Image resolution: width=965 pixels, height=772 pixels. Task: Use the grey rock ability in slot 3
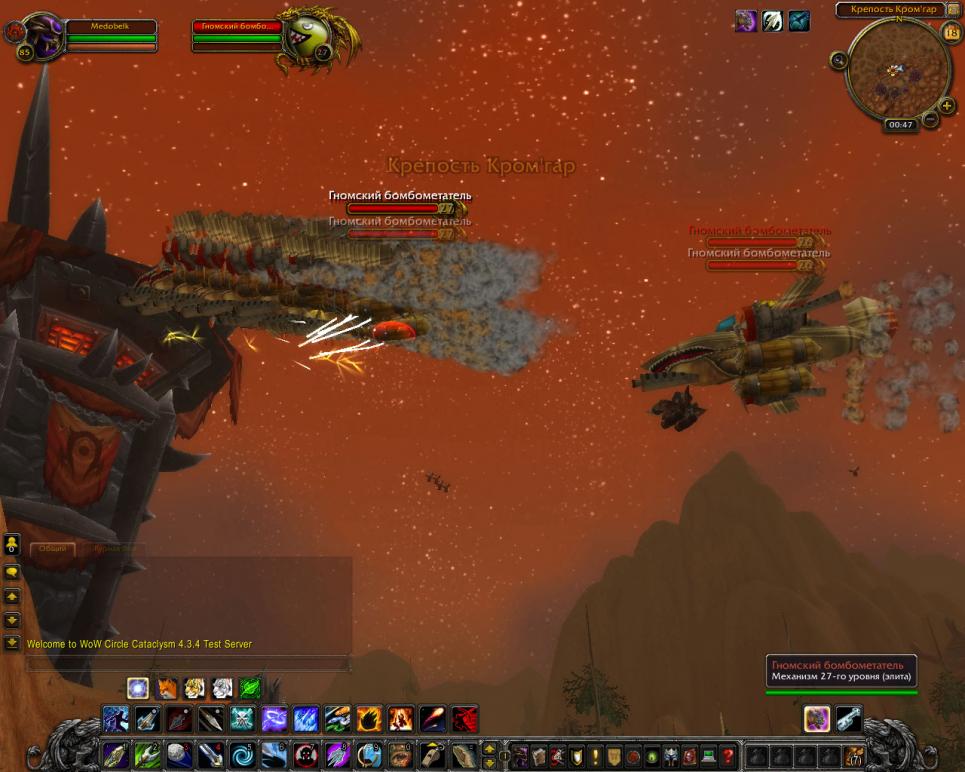(178, 755)
